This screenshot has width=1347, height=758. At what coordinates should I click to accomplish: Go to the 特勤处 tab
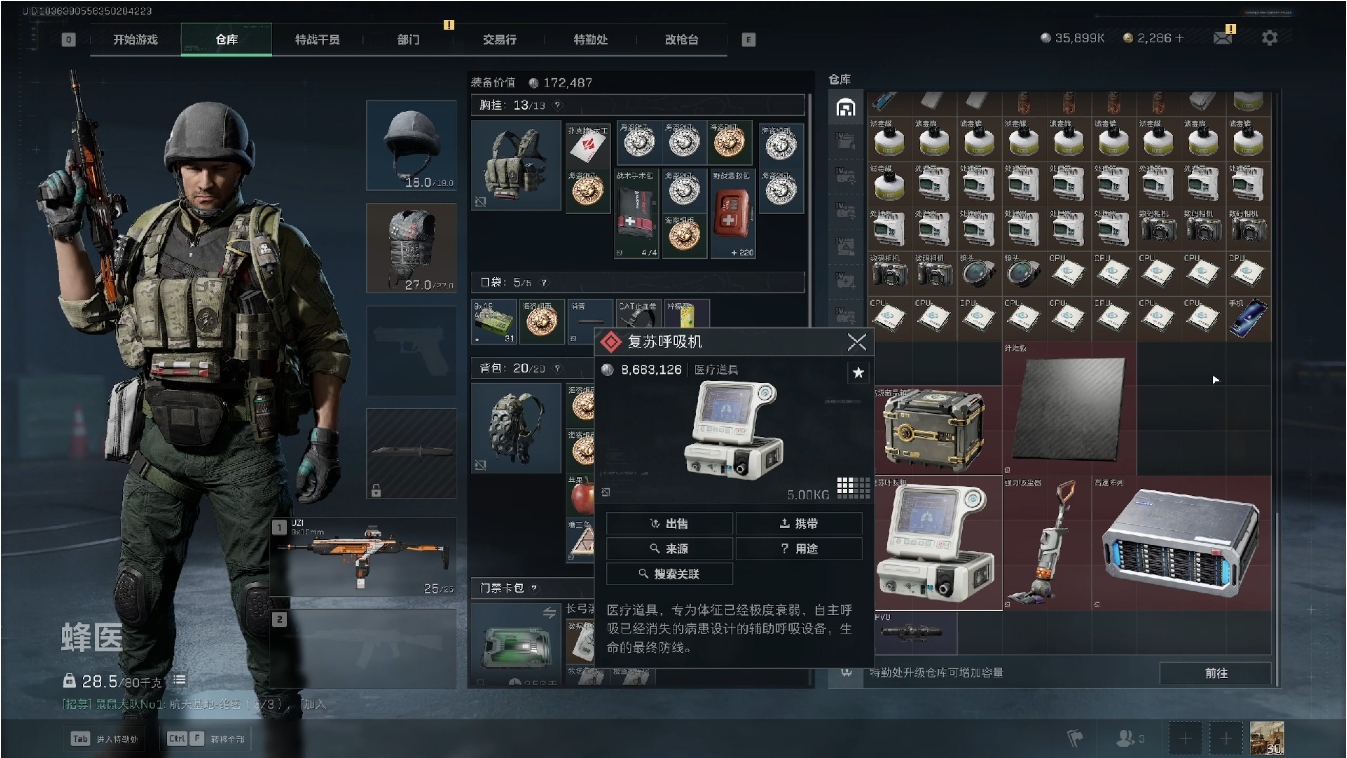(590, 40)
